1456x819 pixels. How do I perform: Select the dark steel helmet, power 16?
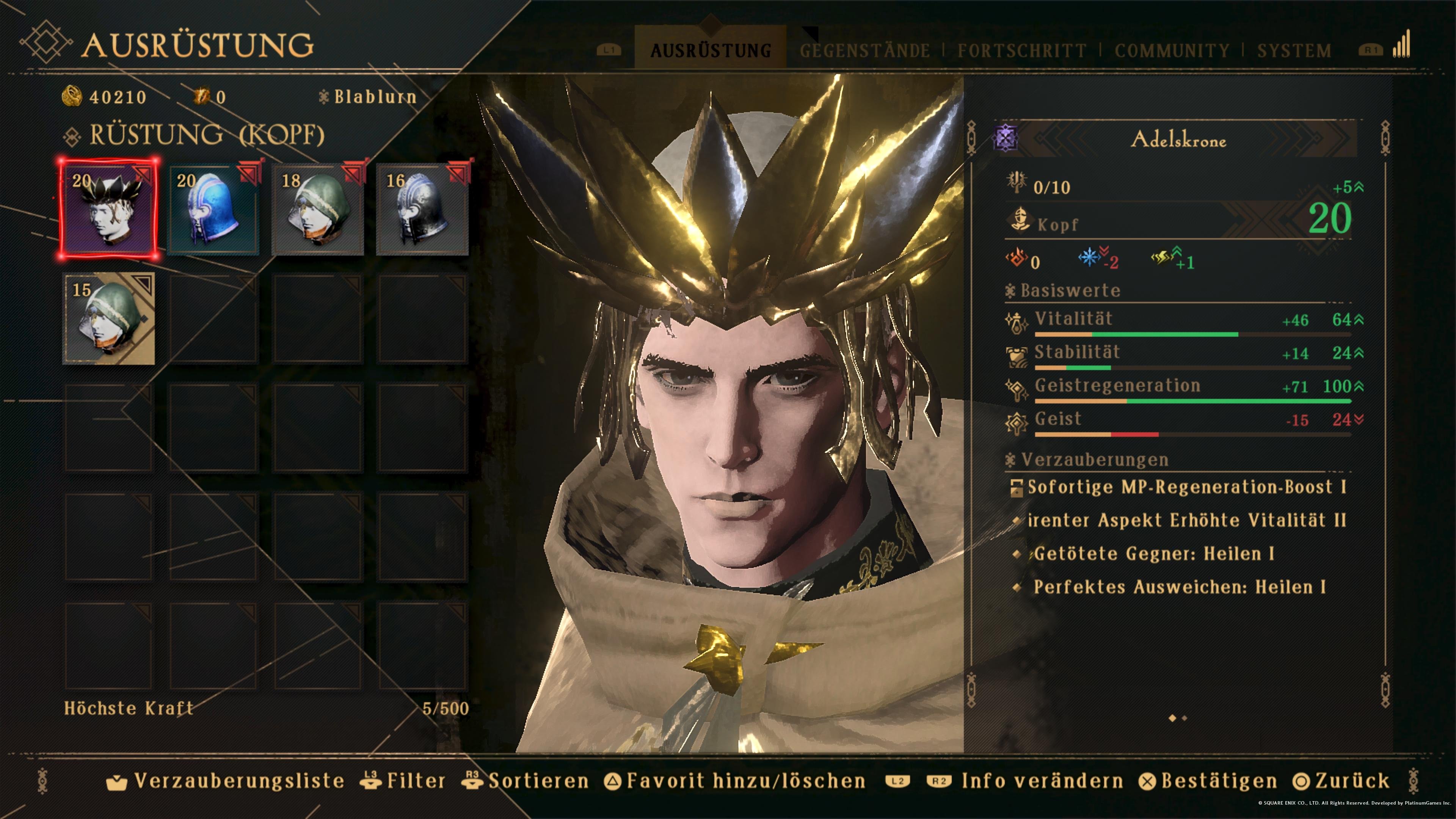pyautogui.click(x=422, y=209)
